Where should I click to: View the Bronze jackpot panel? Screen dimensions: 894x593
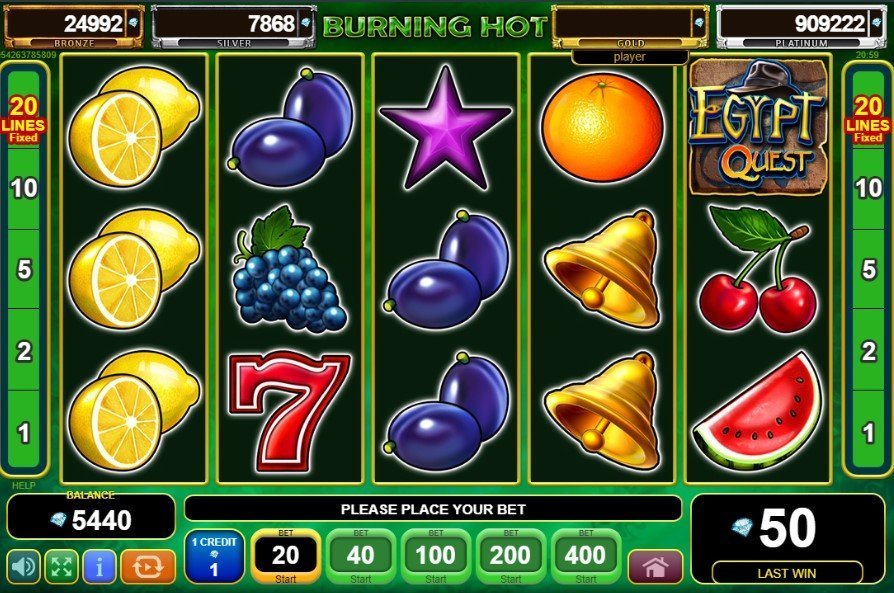pos(74,24)
